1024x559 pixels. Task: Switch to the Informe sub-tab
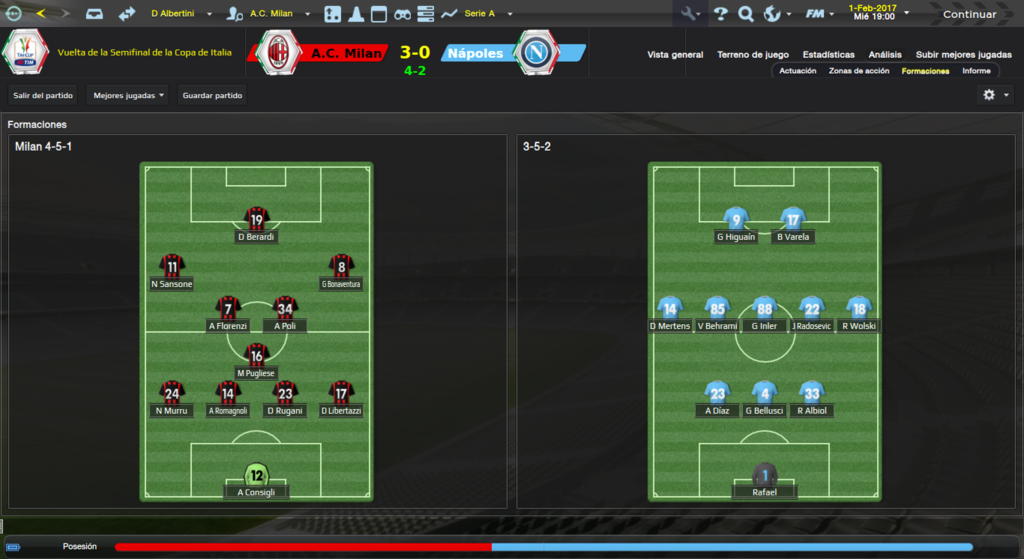coord(976,71)
